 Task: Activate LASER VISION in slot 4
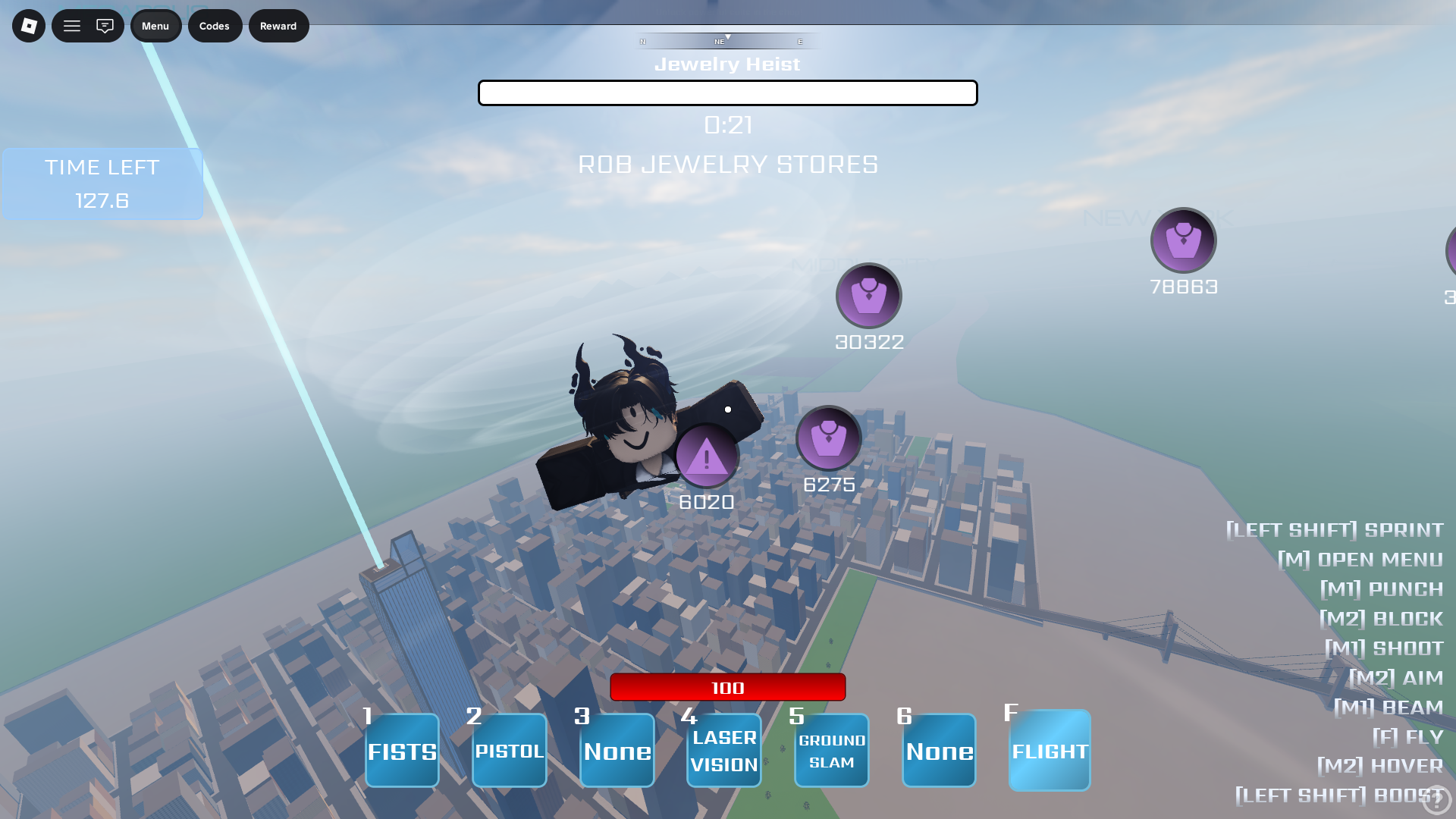[x=723, y=750]
